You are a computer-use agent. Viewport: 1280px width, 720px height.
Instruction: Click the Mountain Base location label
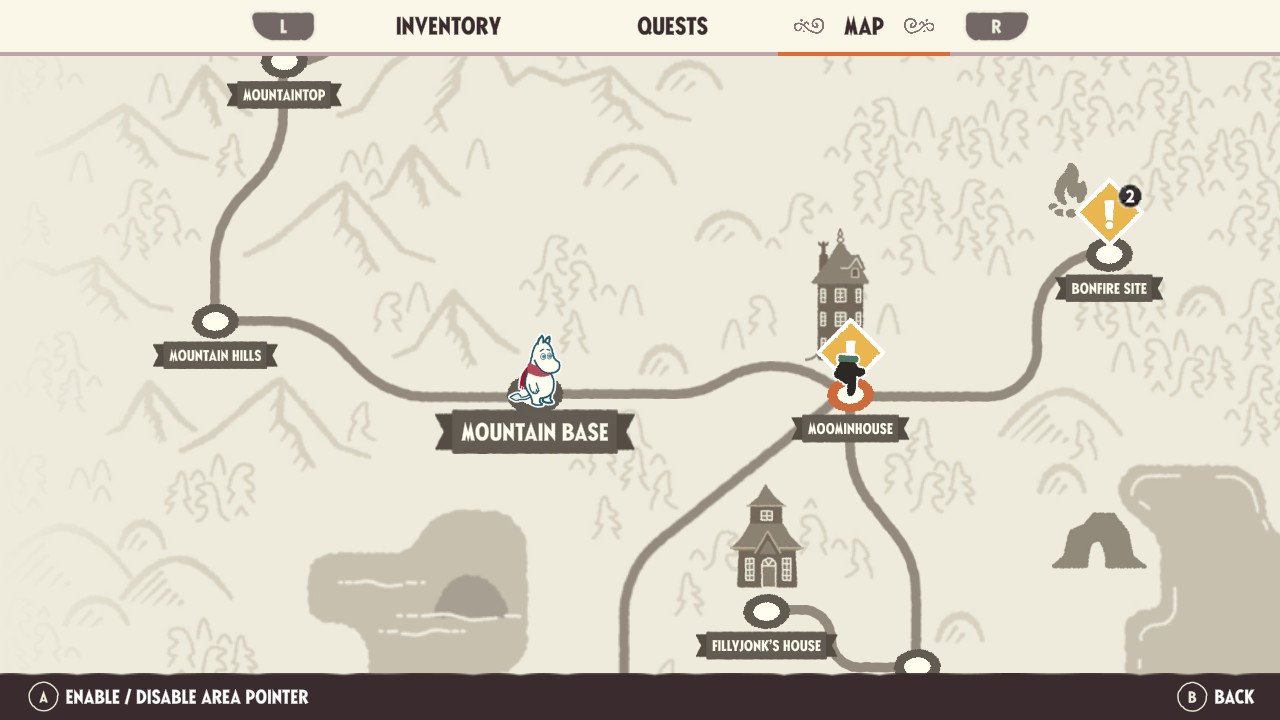(535, 432)
